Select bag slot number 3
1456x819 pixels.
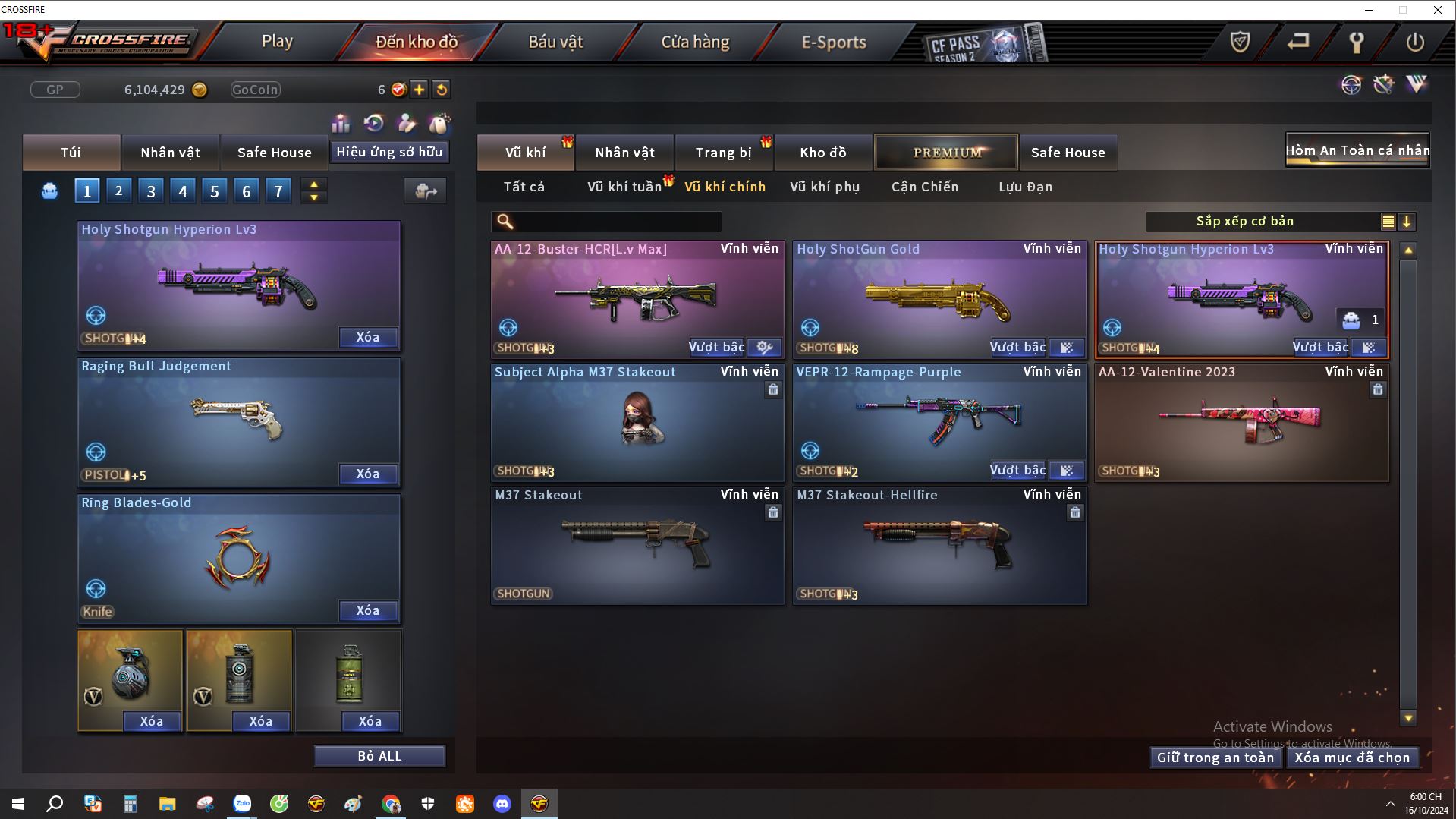click(150, 191)
